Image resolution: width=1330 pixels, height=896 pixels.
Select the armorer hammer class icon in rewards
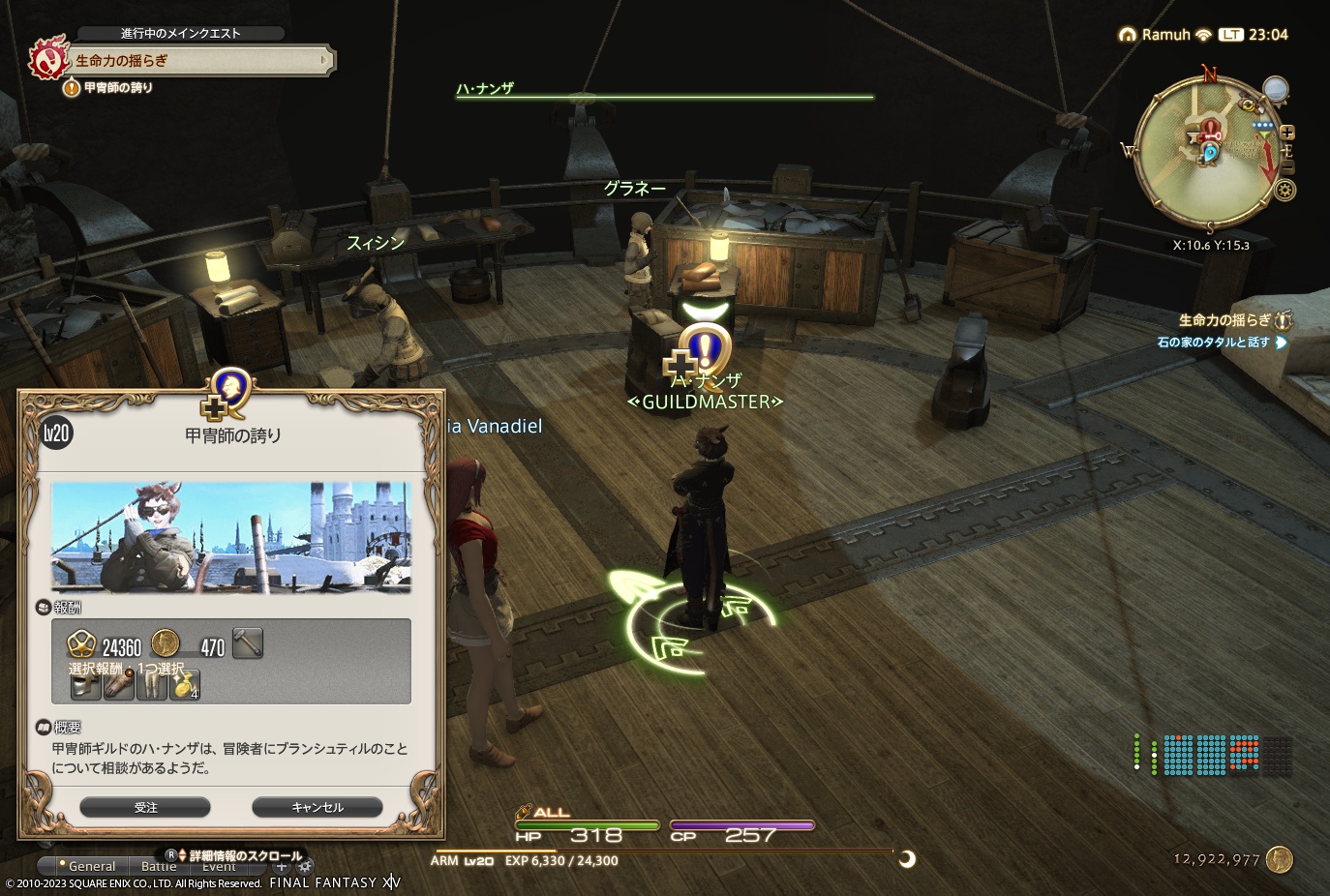click(247, 643)
